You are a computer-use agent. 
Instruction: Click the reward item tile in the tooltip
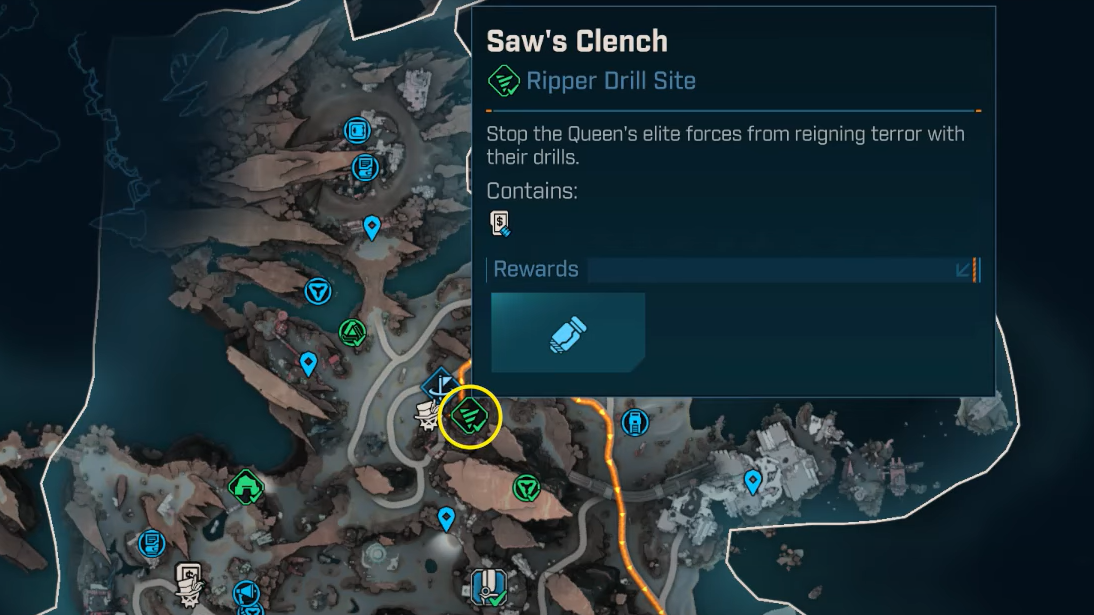tap(568, 333)
